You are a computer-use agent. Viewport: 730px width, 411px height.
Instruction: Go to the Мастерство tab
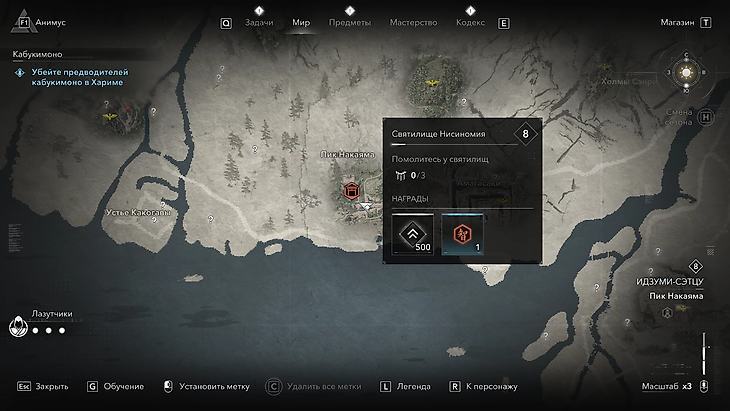412,22
